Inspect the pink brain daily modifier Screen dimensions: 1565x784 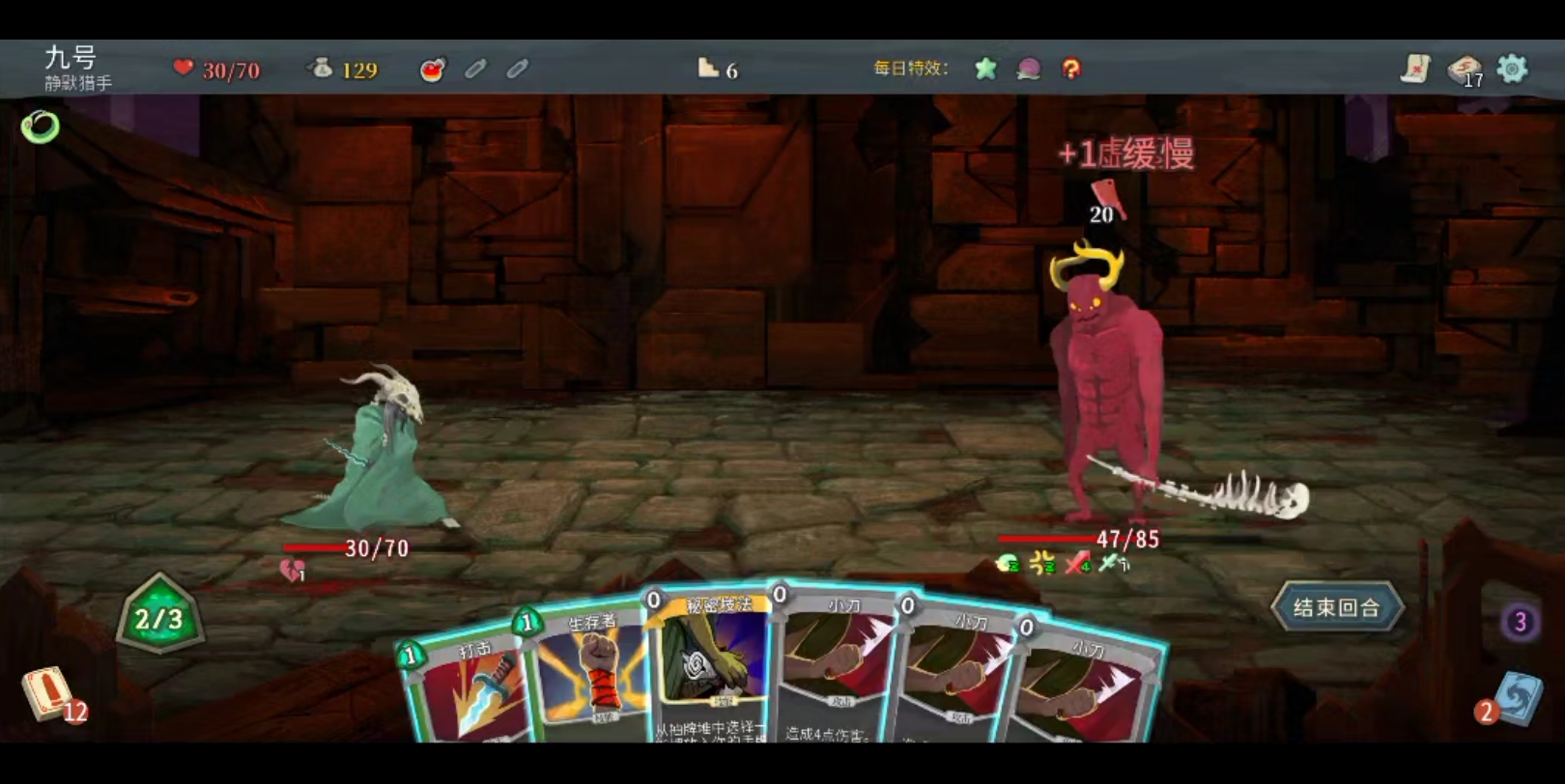[x=1028, y=69]
